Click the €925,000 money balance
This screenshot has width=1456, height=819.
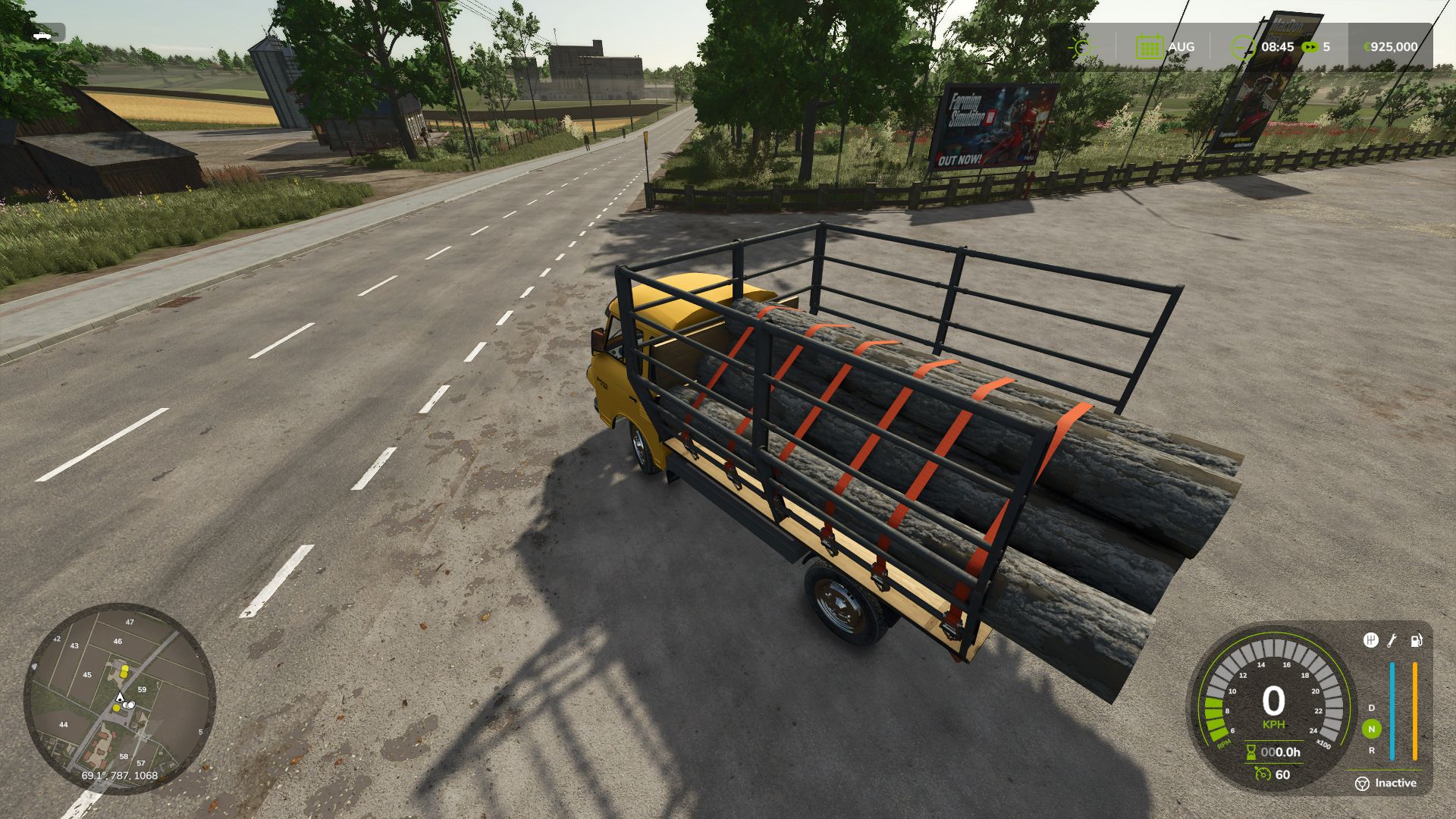[x=1392, y=47]
